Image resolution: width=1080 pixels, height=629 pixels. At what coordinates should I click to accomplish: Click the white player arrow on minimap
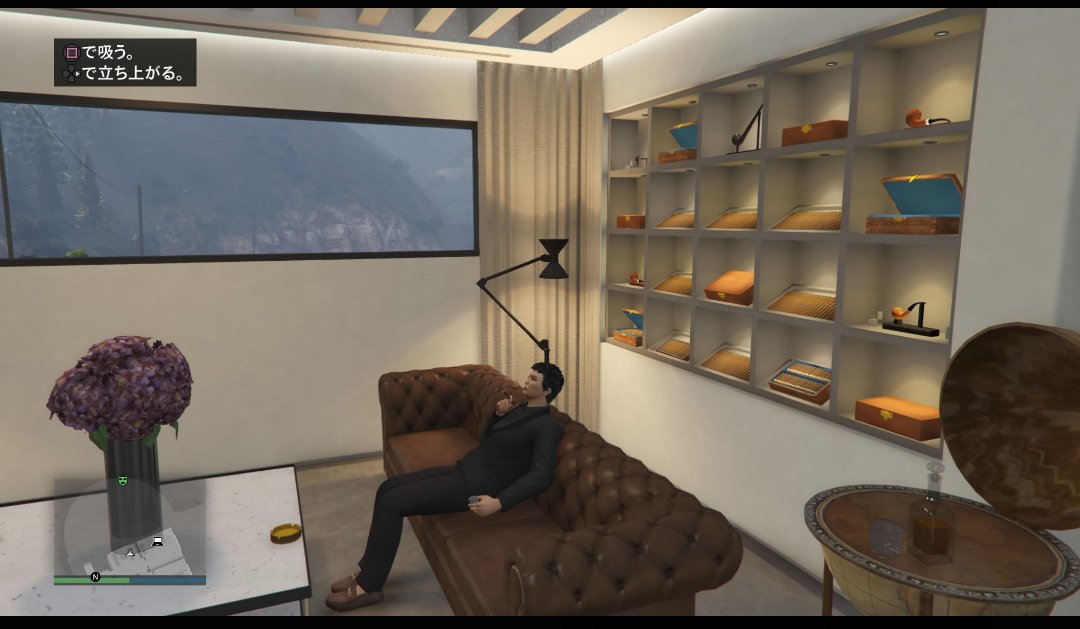coord(129,550)
